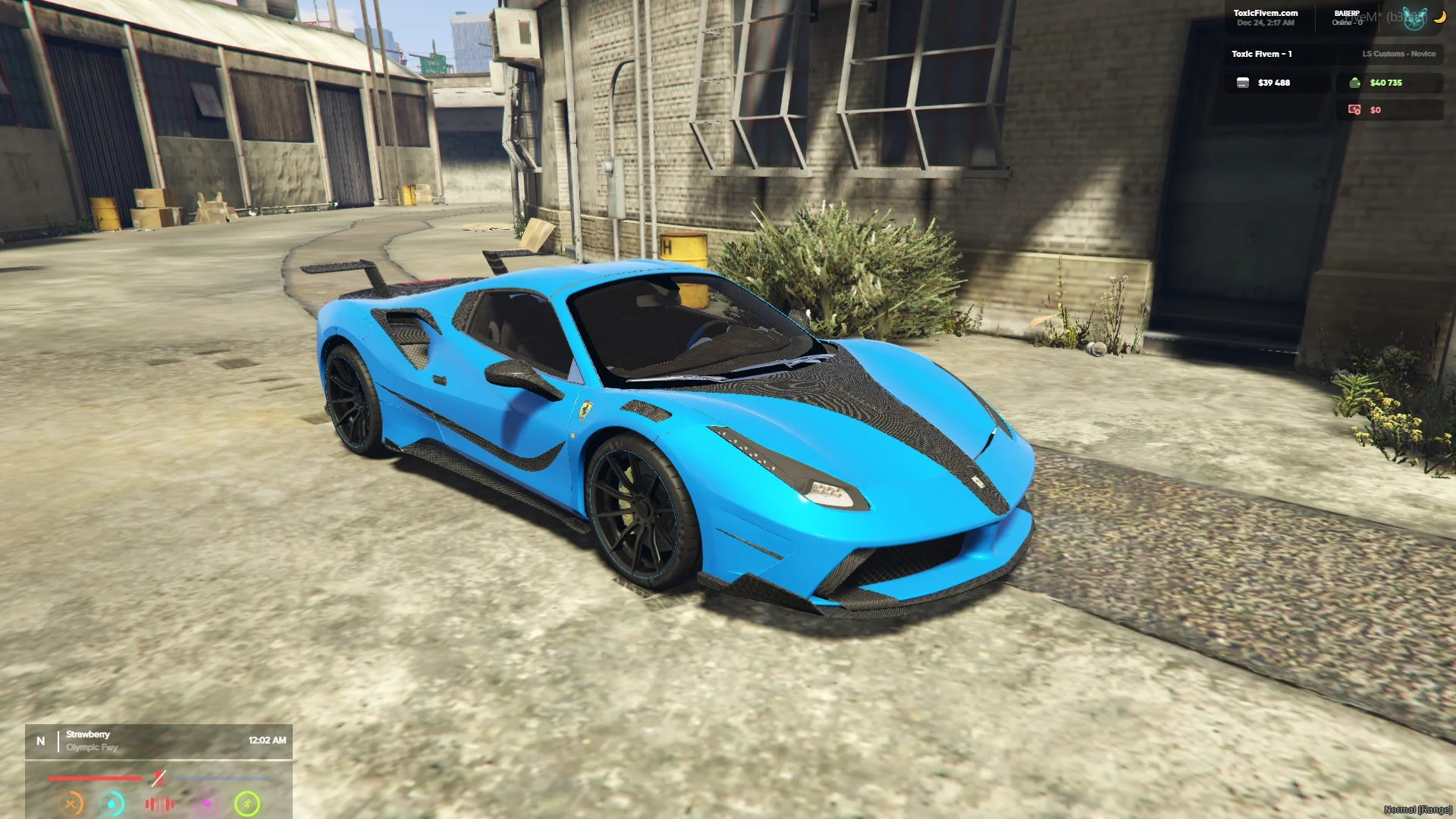Click the green cash wallet icon
1456x819 pixels.
1354,83
